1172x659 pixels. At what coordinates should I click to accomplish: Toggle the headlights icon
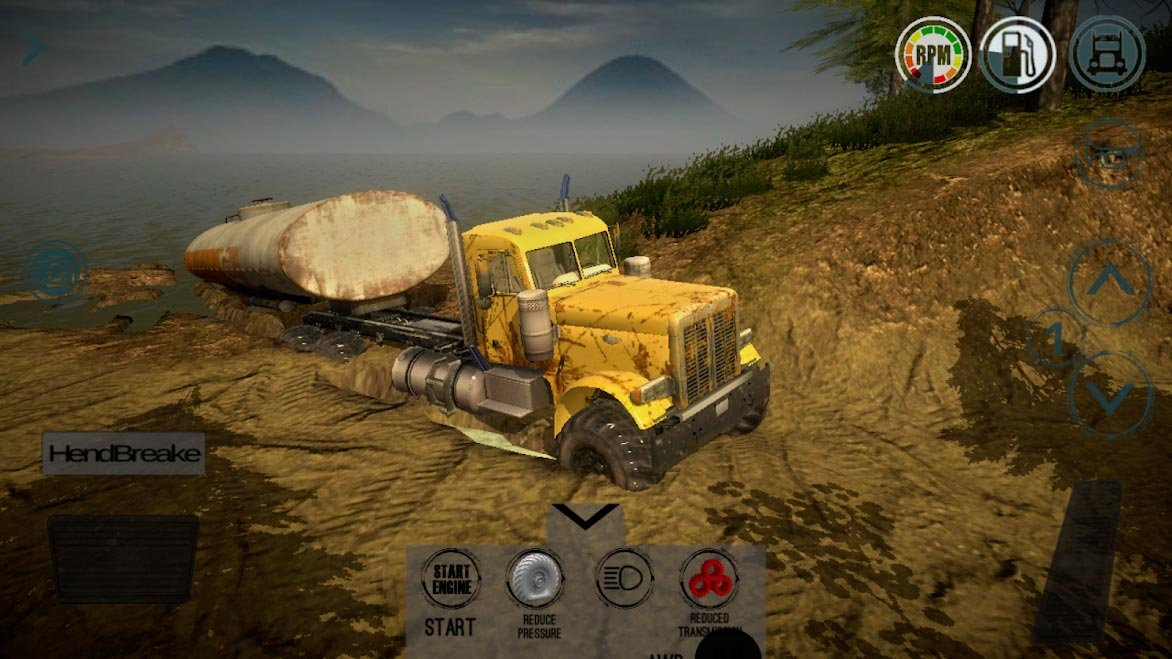pos(624,578)
